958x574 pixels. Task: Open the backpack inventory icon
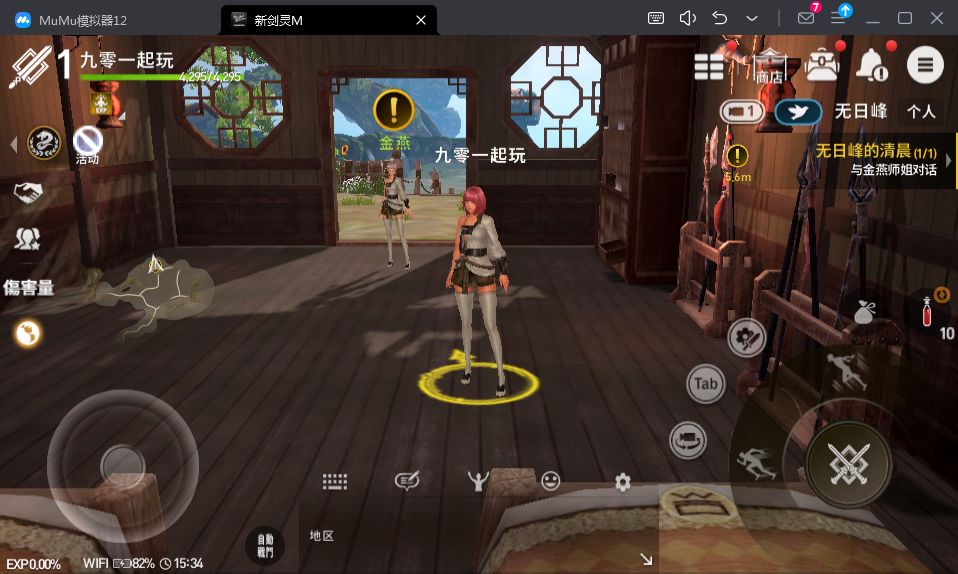[822, 65]
